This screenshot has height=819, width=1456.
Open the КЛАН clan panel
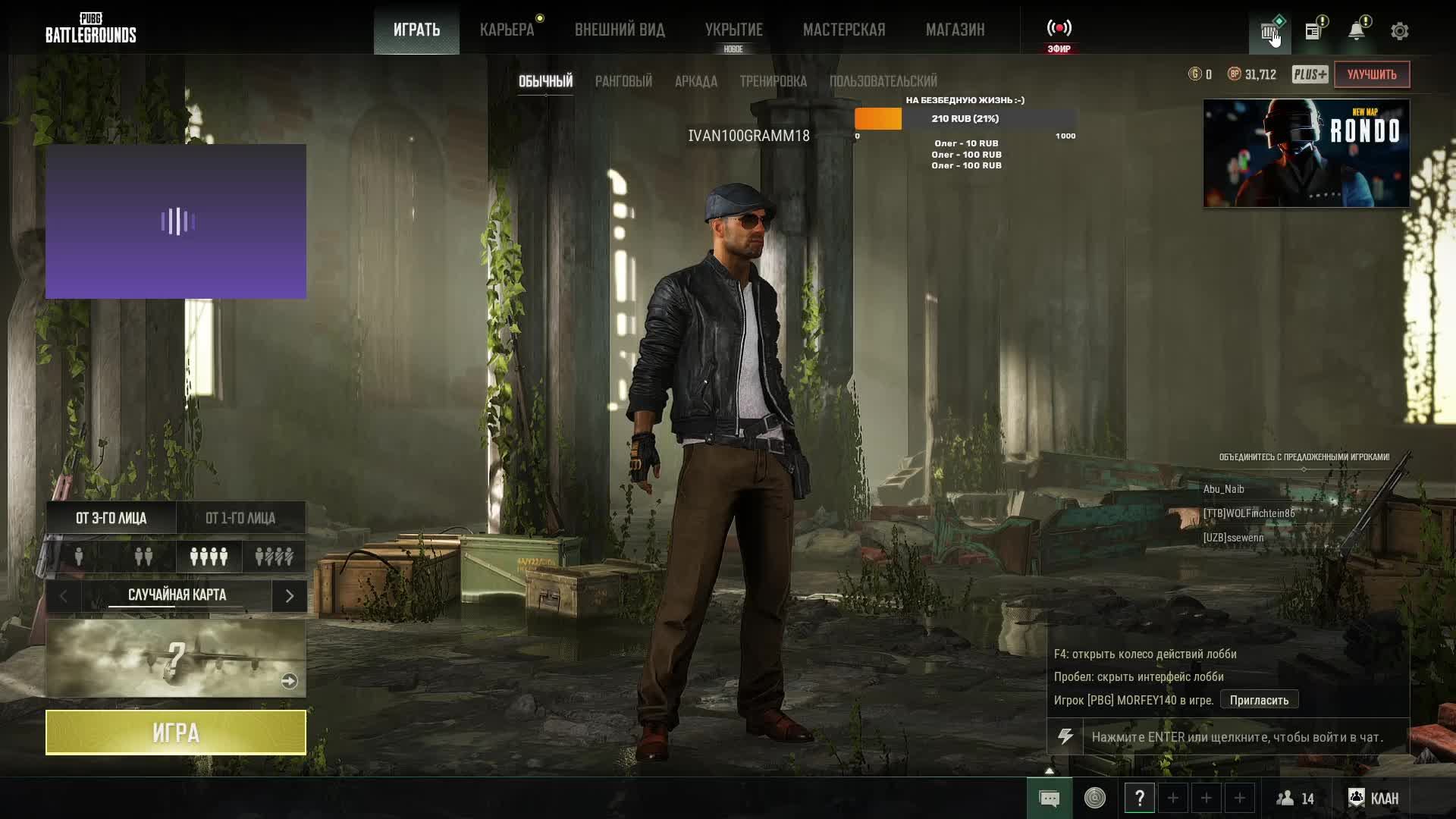[x=1373, y=798]
